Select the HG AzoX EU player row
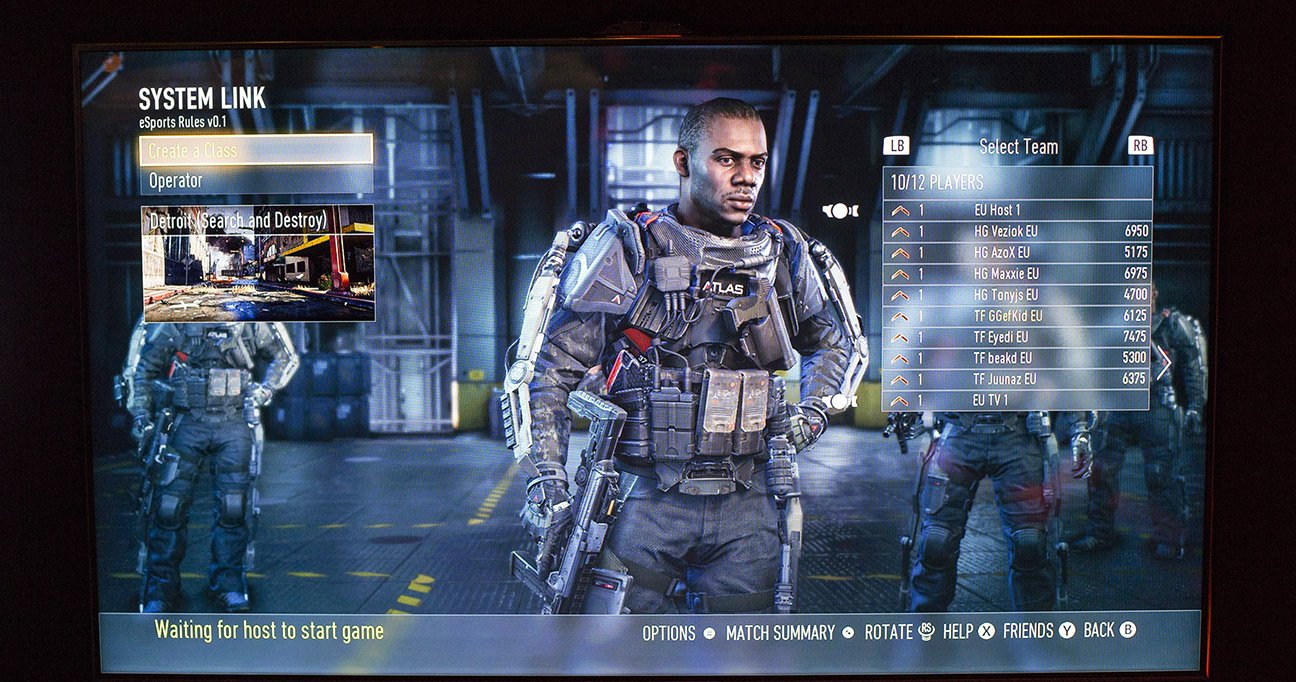Image resolution: width=1296 pixels, height=682 pixels. pos(1016,252)
